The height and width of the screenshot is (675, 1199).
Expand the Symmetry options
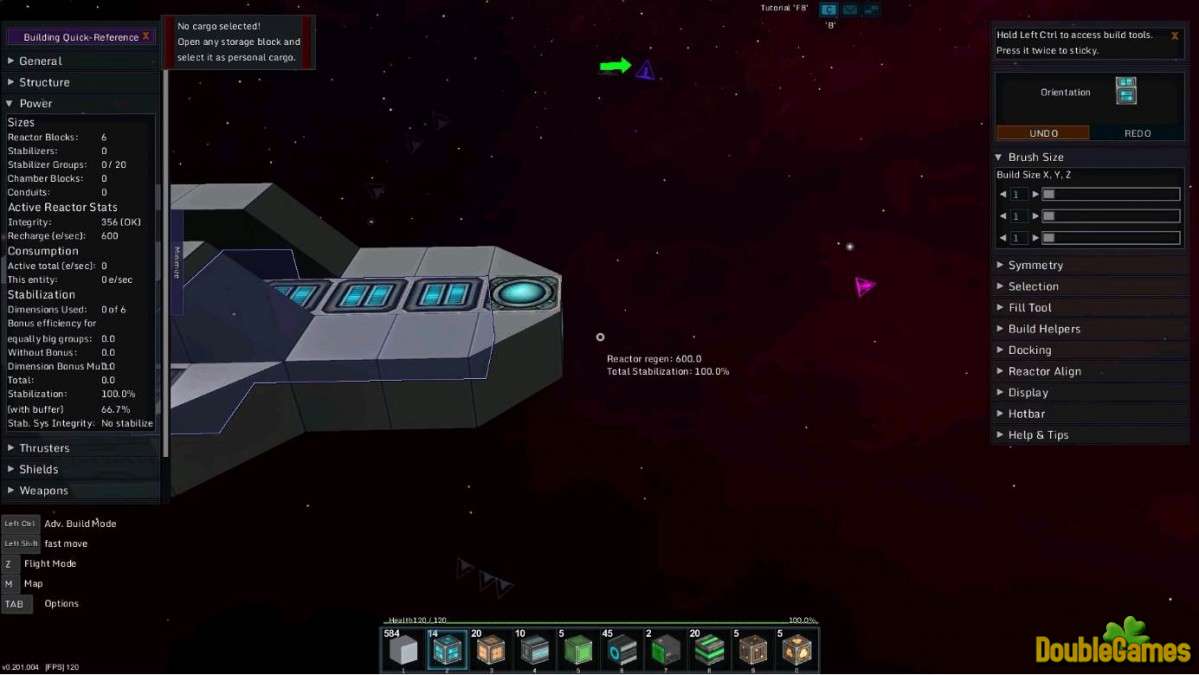tap(1035, 265)
